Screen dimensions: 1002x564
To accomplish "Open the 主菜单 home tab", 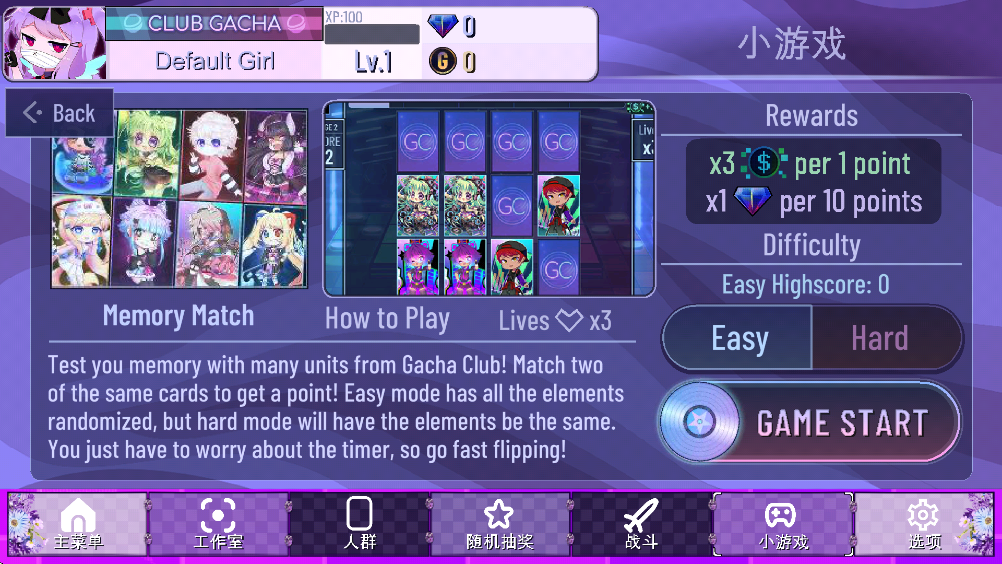I will pos(78,525).
